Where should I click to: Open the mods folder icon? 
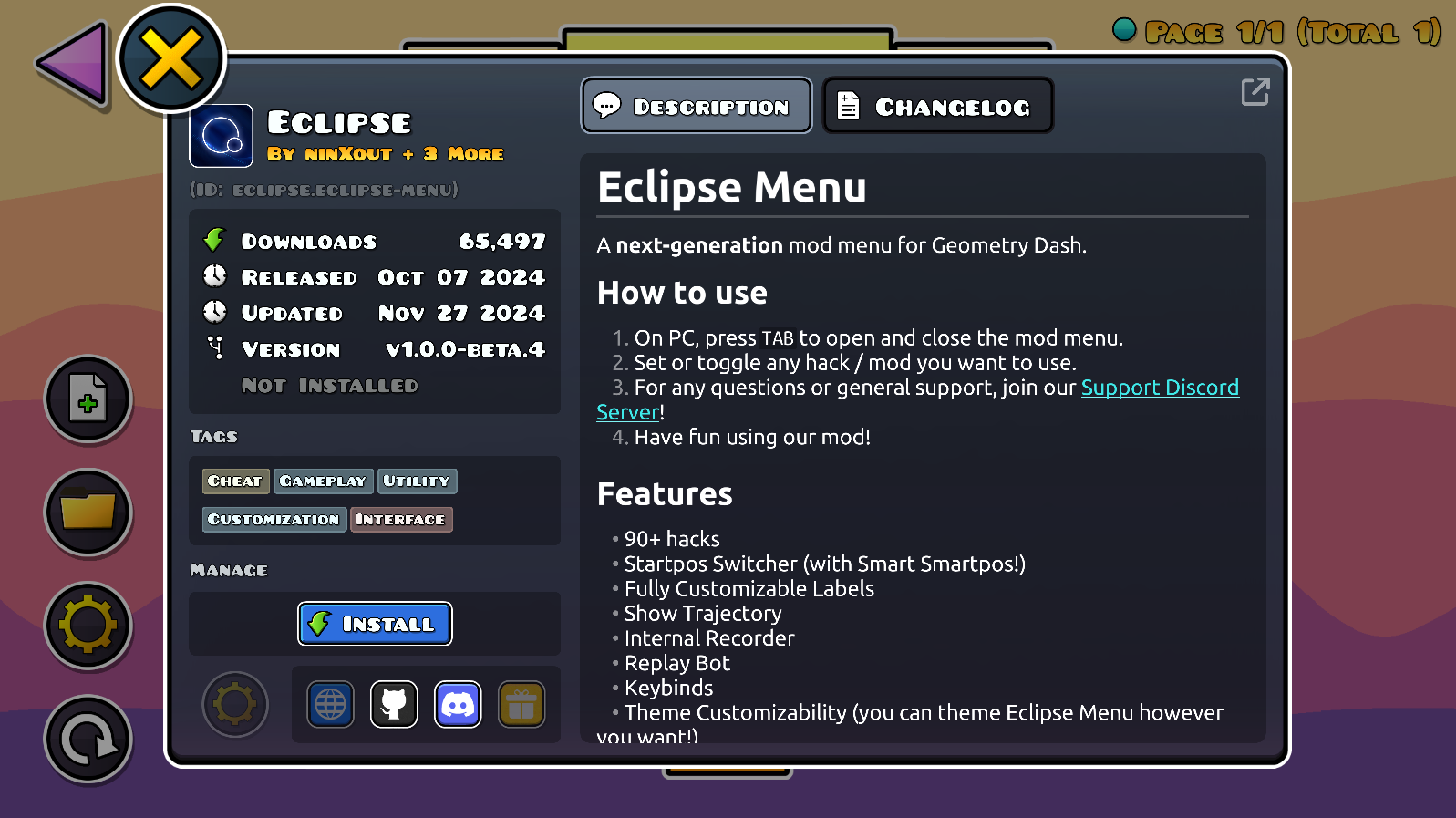[88, 513]
